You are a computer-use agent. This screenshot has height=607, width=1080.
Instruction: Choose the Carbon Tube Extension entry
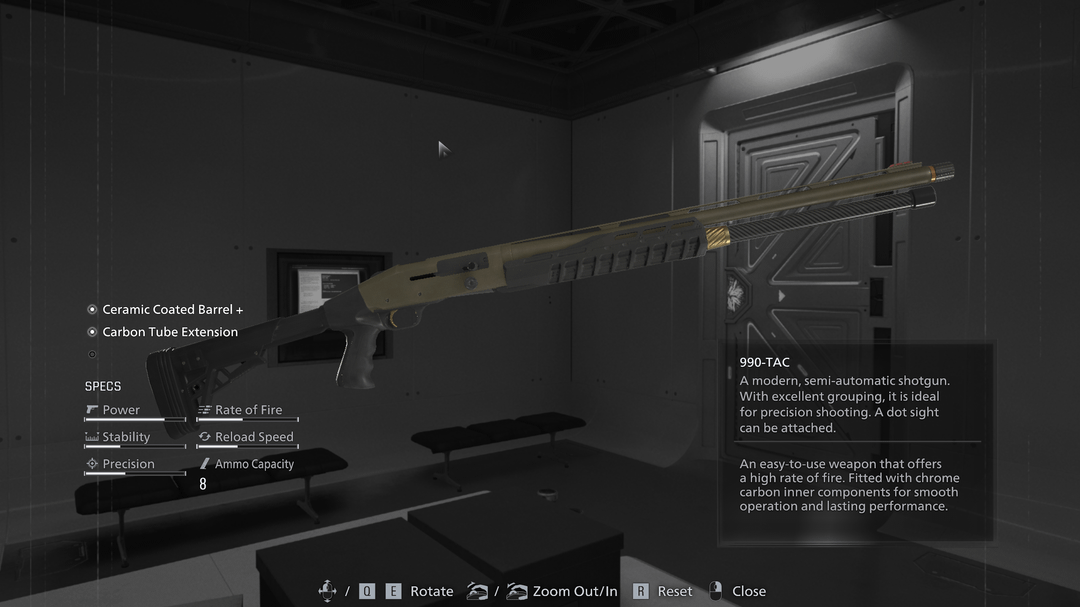[170, 332]
